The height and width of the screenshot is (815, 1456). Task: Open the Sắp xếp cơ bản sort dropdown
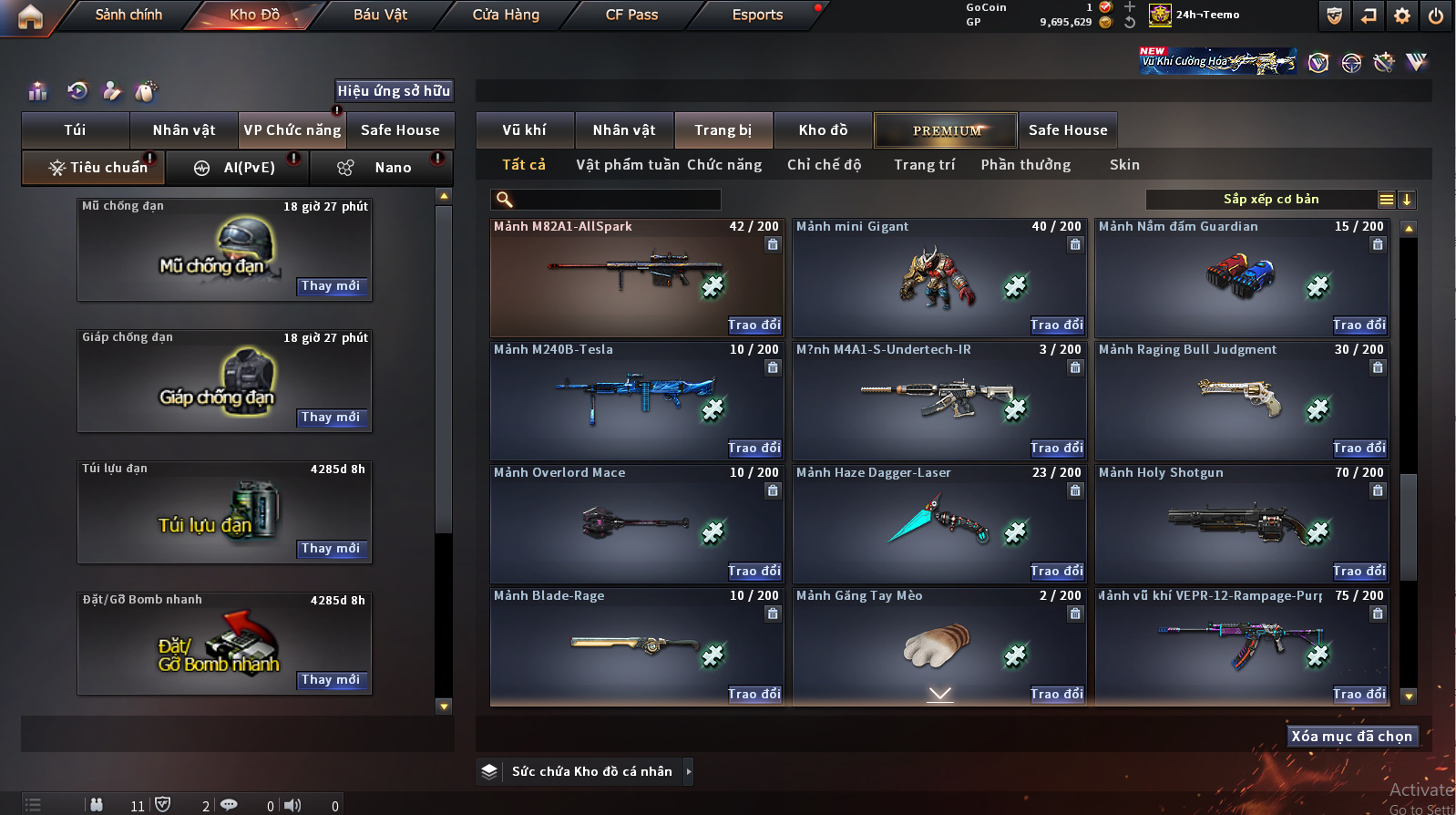[x=1270, y=200]
